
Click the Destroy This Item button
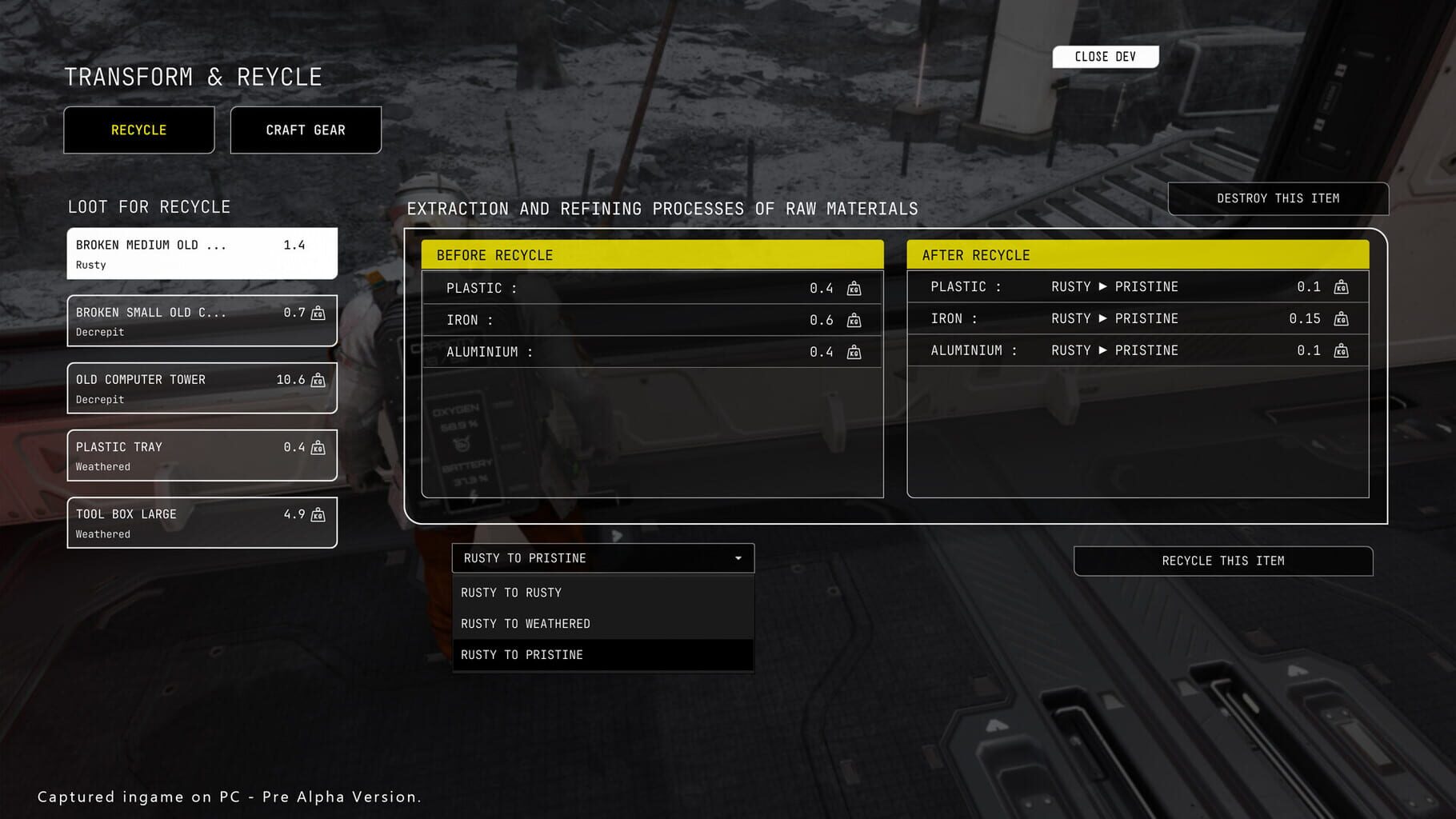click(x=1278, y=198)
